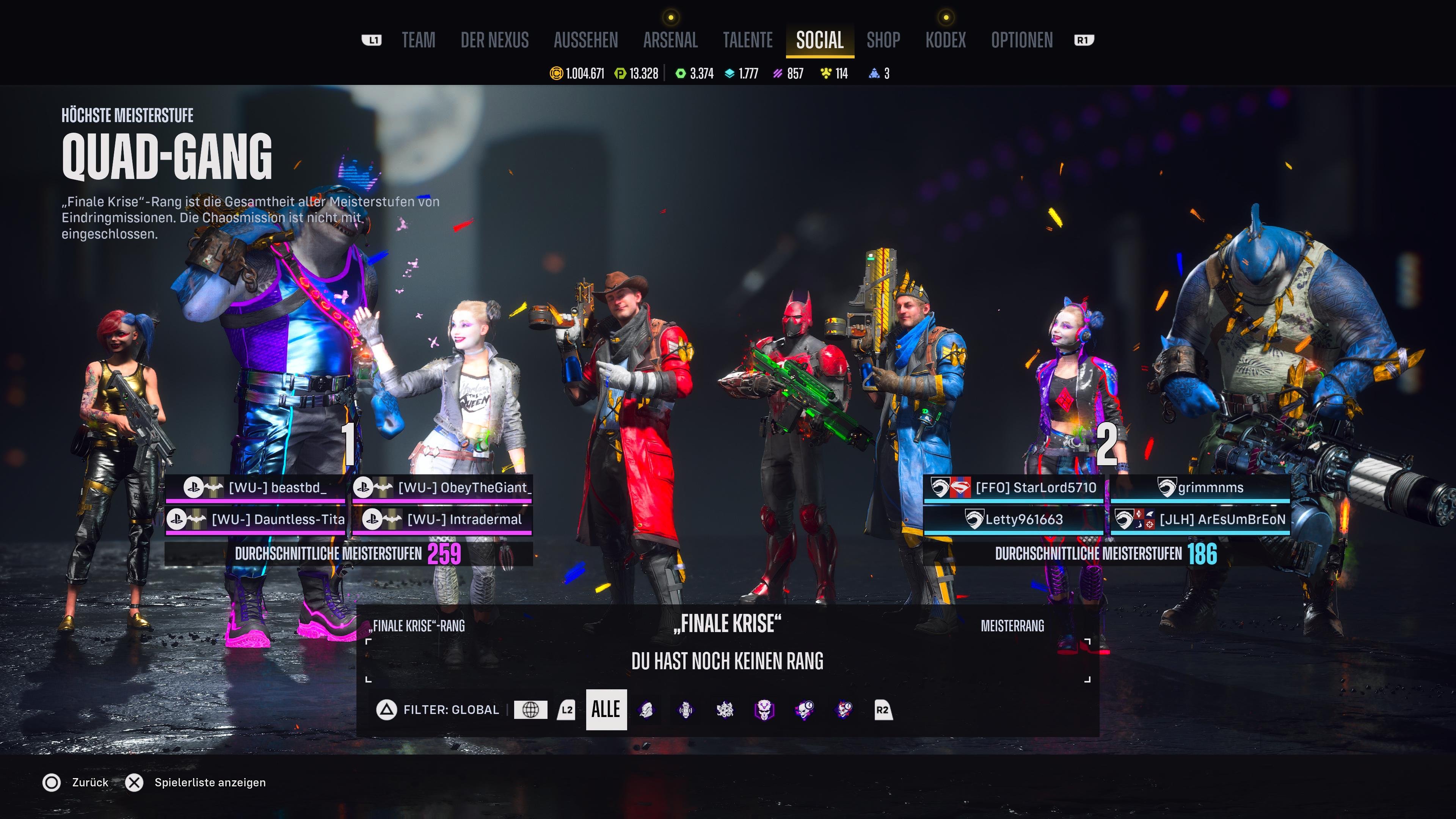Toggle the grenade launcher filter icon
This screenshot has height=819, width=1456.
coord(686,711)
